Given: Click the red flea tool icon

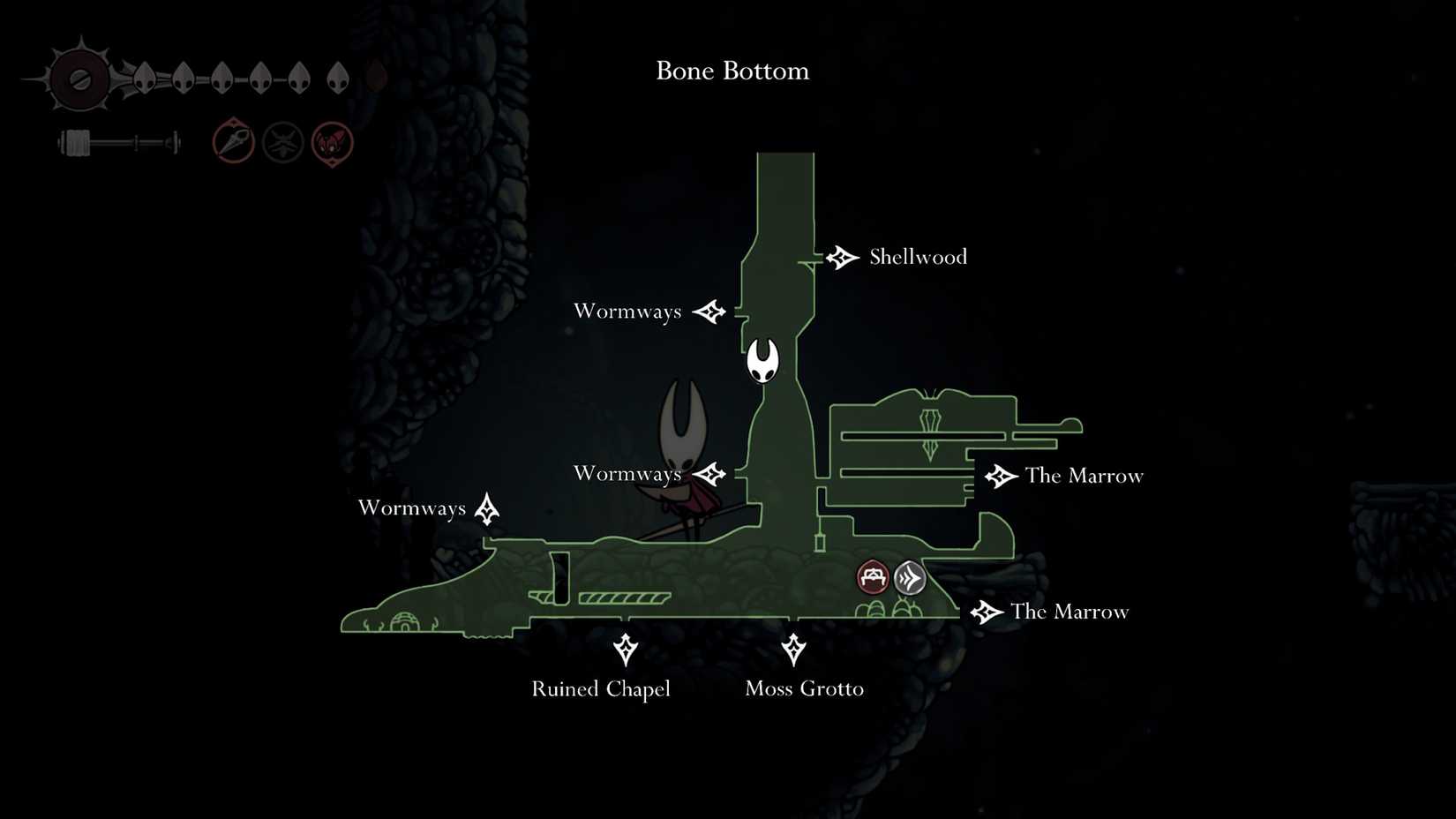Looking at the screenshot, I should [x=331, y=141].
